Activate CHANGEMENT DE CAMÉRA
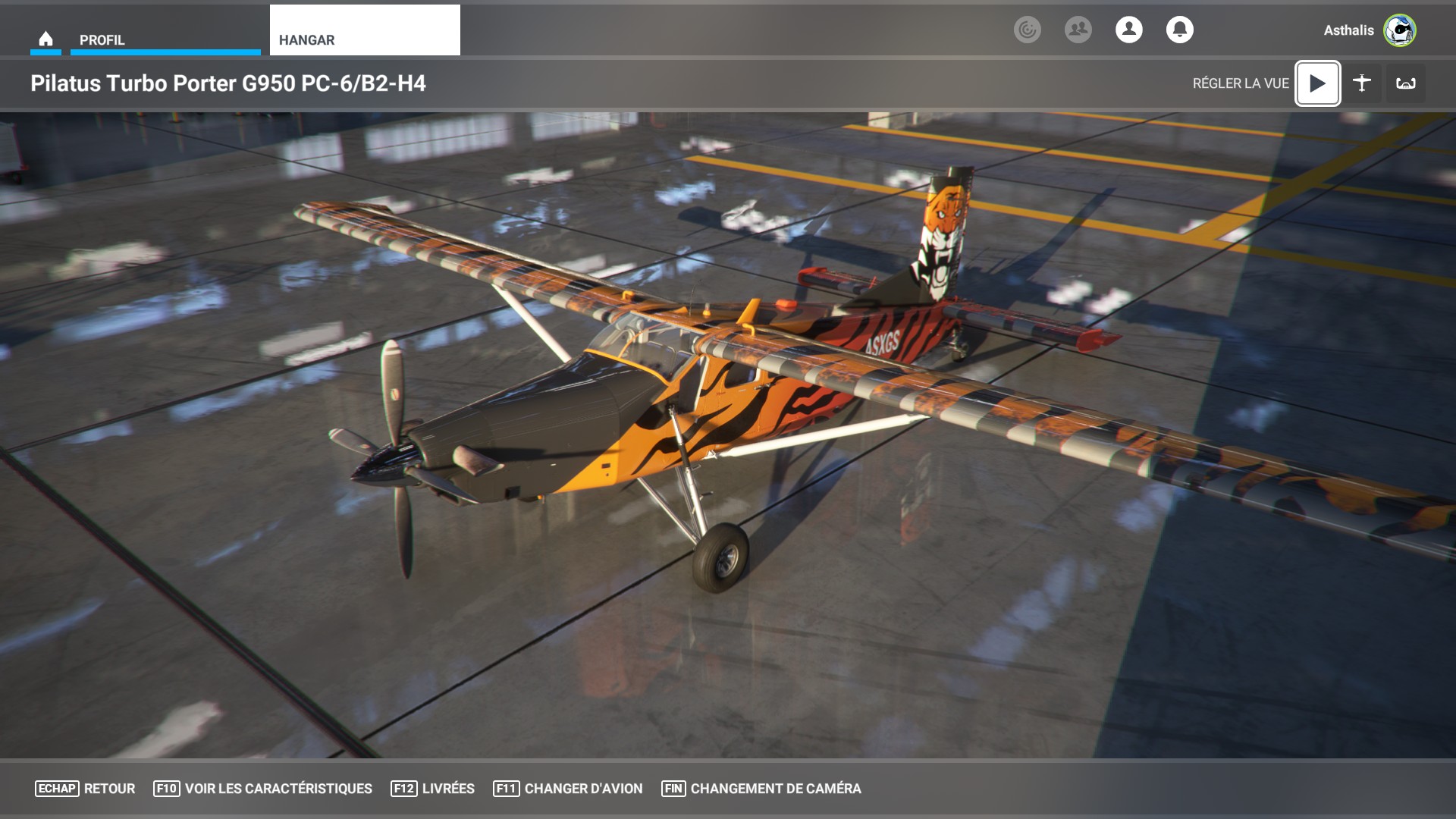Screen dimensions: 1456x819 761,789
